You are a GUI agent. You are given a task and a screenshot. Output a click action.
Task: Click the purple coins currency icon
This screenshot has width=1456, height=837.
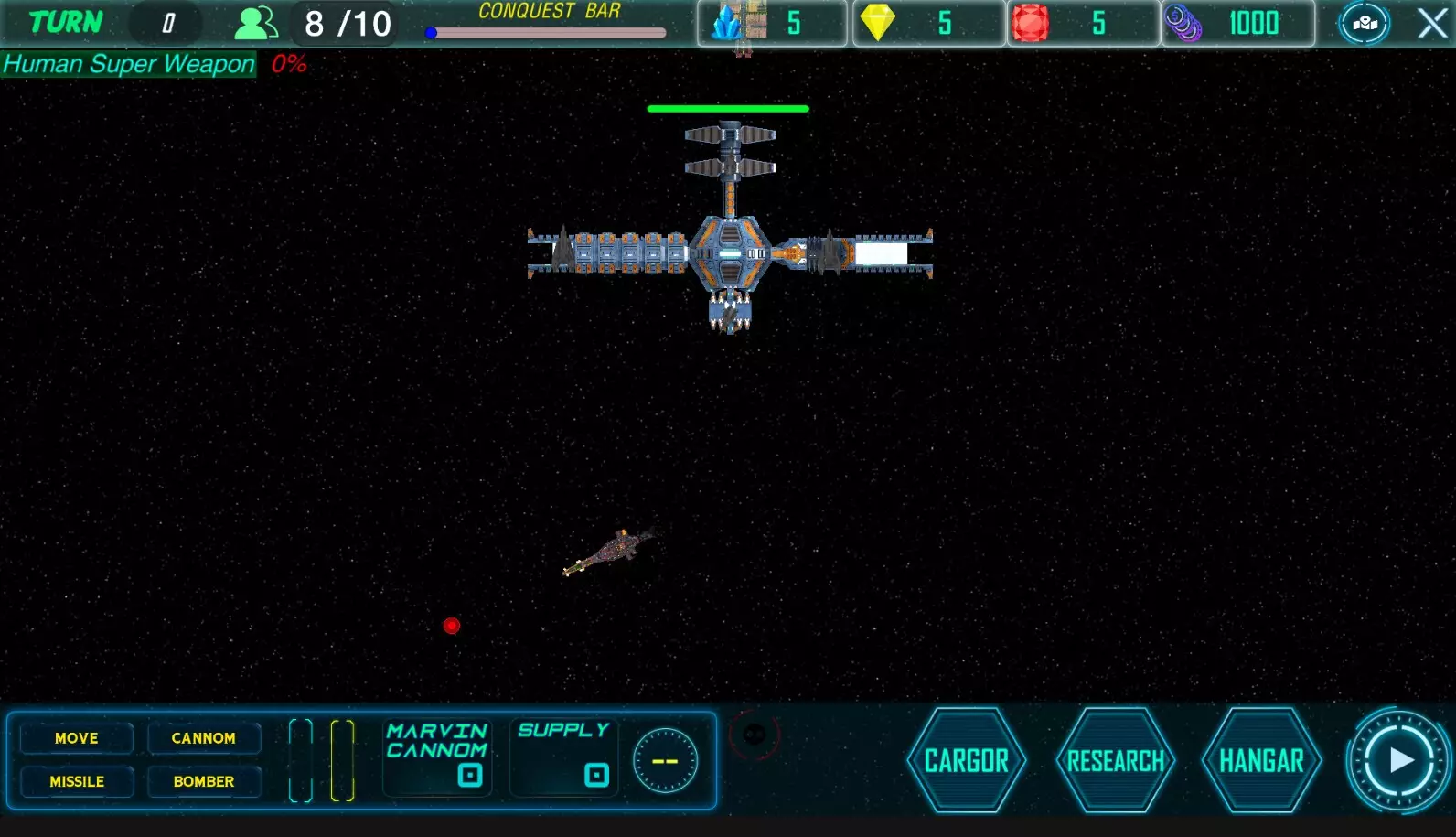coord(1183,23)
